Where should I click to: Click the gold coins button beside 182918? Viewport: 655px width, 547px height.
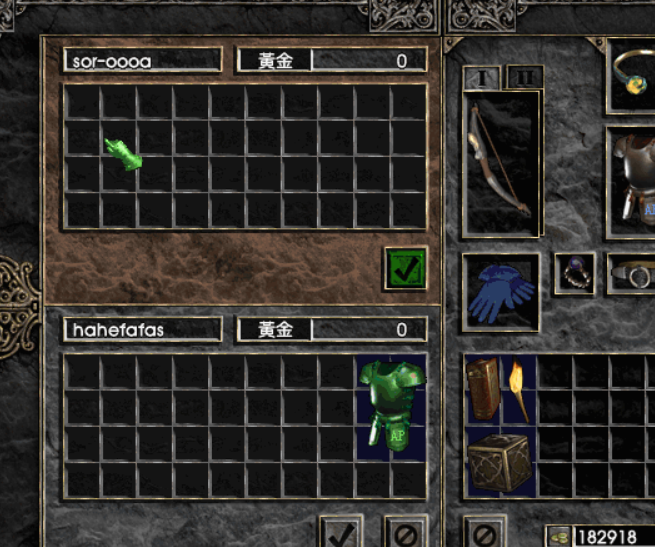pos(559,537)
